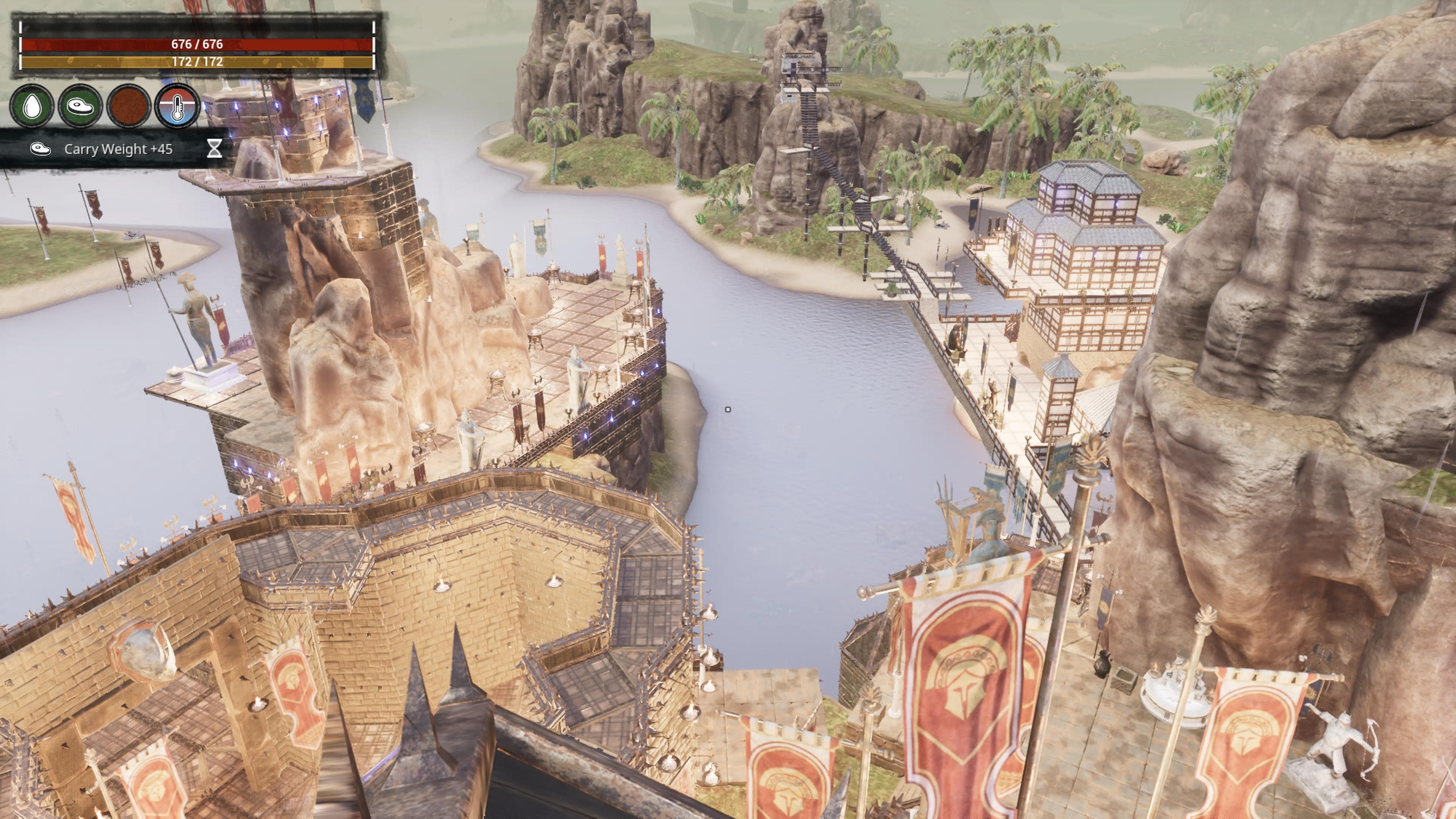Check the thermometer temperature icon
Screen dimensions: 1456x819
177,106
